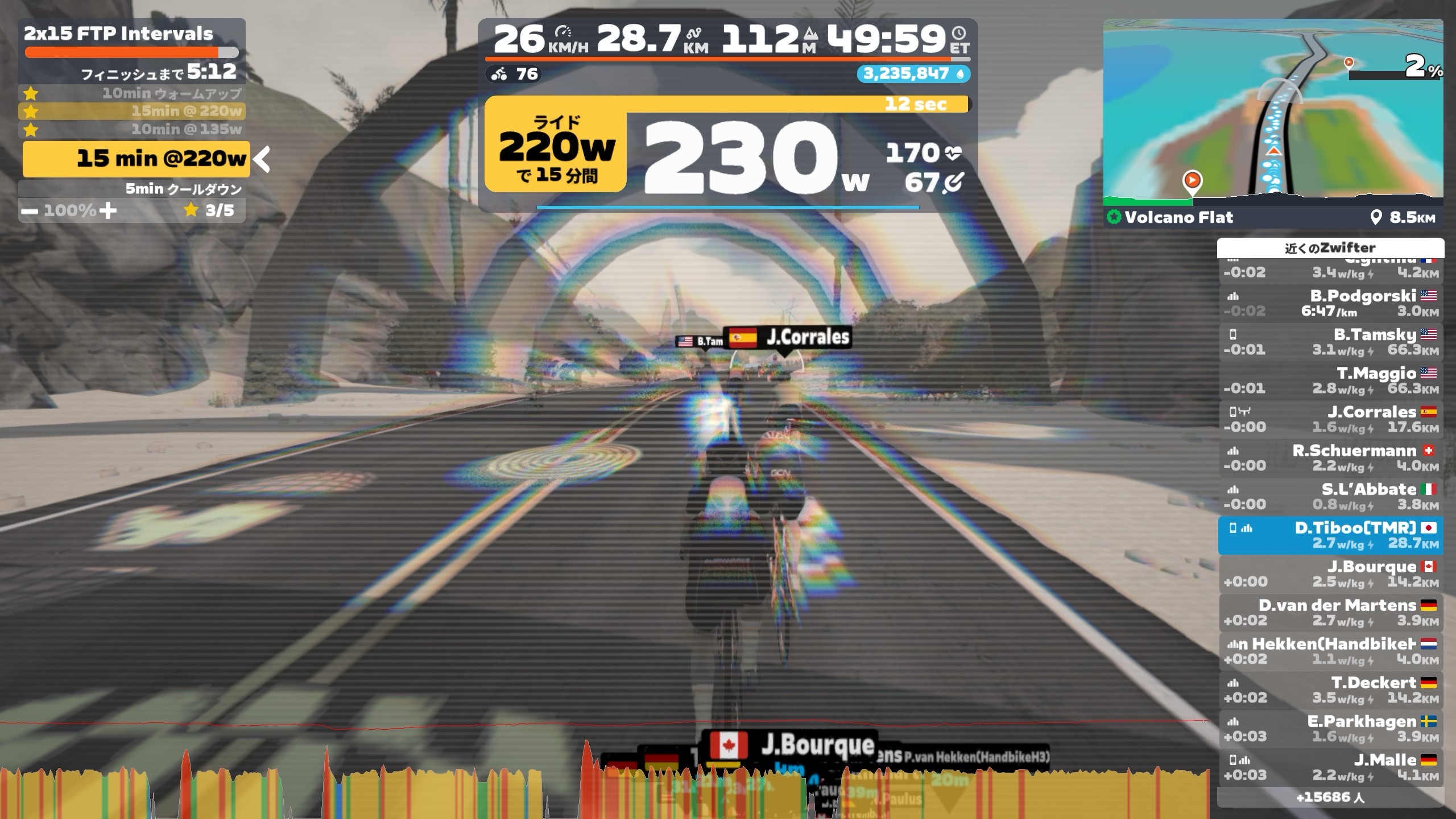Click the Volcano Flat route label

pyautogui.click(x=1177, y=217)
